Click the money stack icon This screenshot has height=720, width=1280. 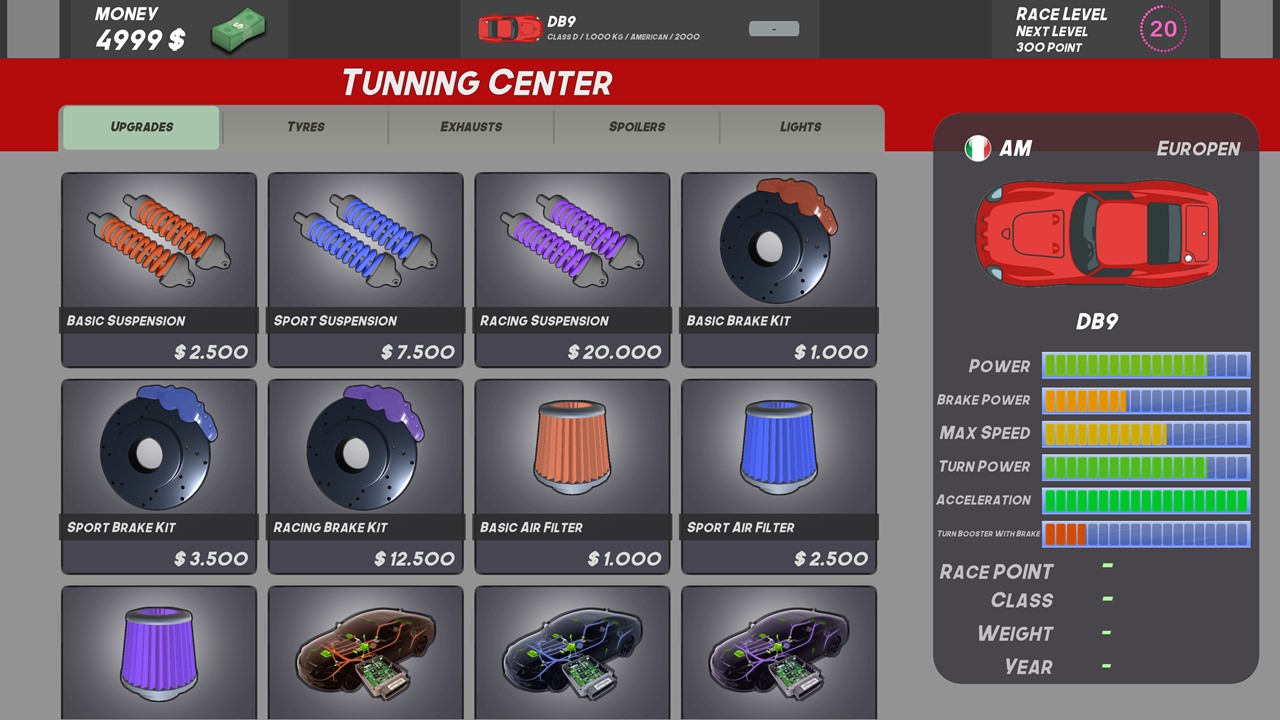238,31
